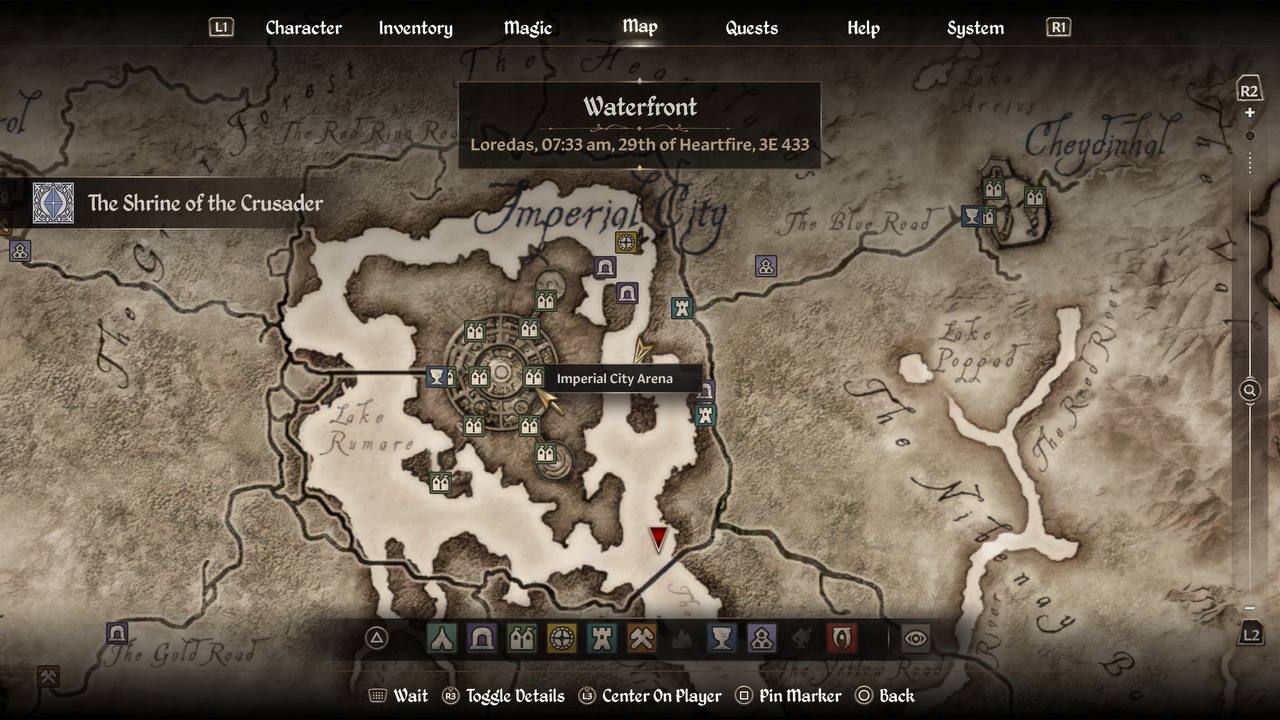
Task: Toggle the camp tent map filter
Action: [442, 638]
